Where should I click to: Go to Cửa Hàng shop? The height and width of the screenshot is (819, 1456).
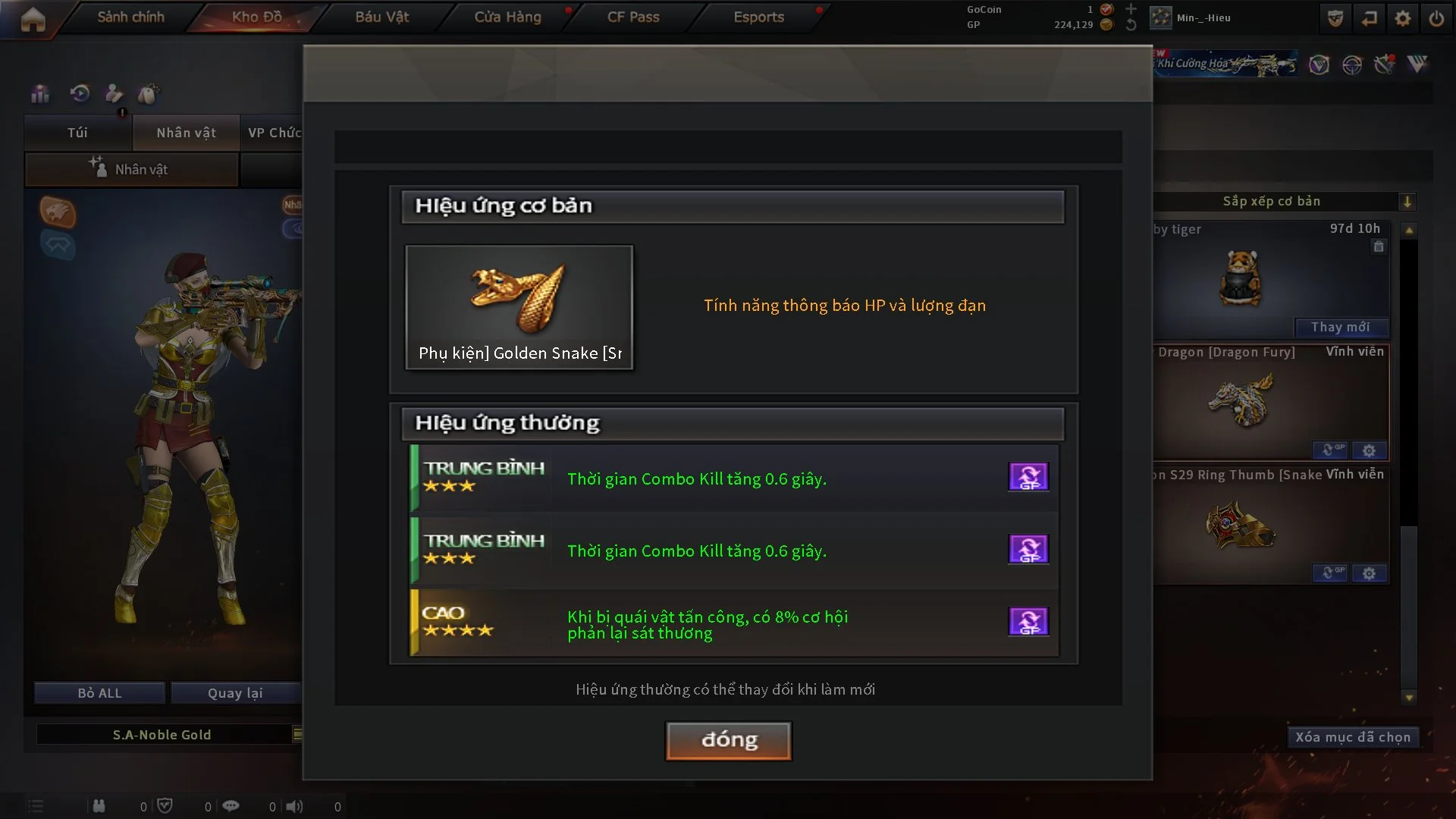pyautogui.click(x=507, y=17)
